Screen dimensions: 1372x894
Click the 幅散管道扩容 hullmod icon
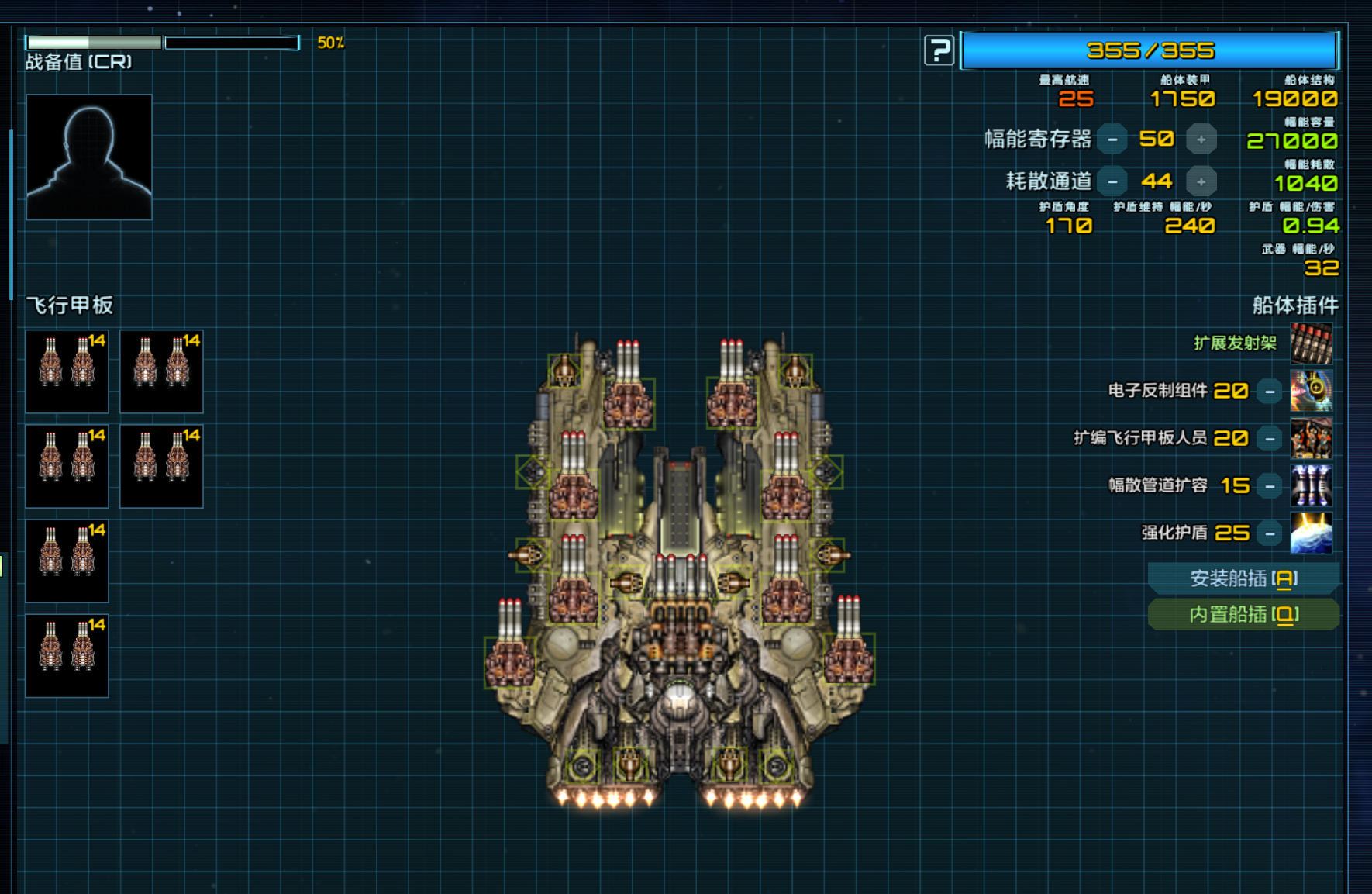pyautogui.click(x=1311, y=485)
